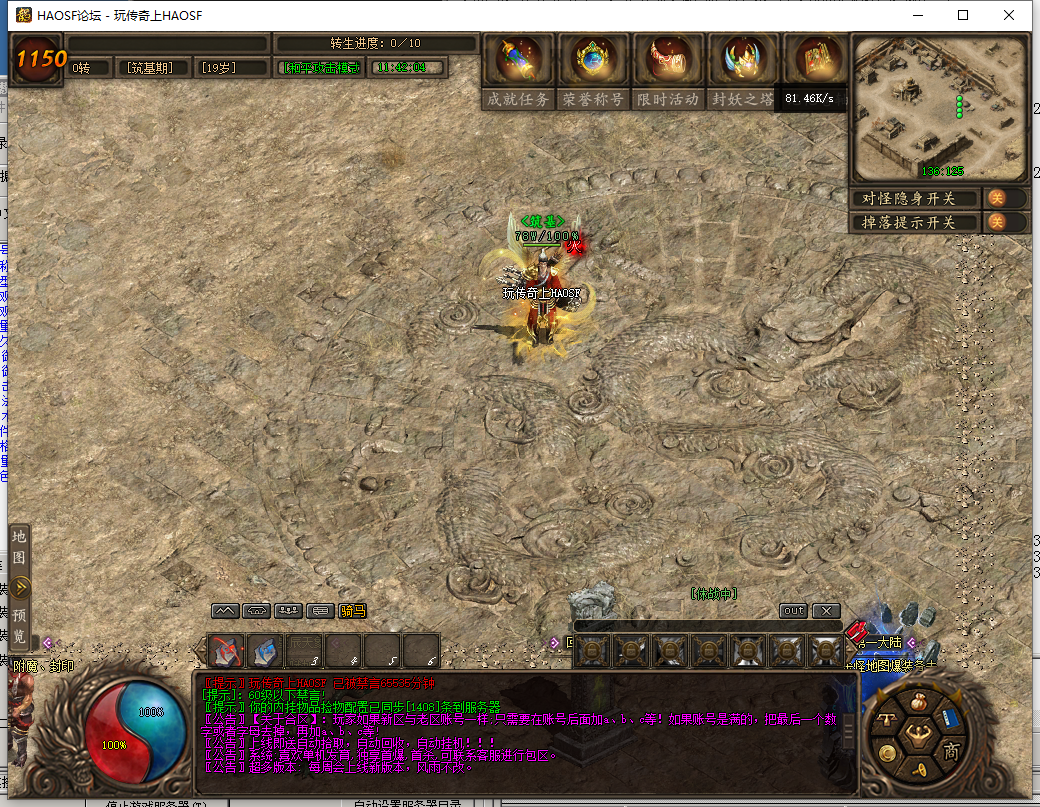The width and height of the screenshot is (1040, 807).
Task: Open the bag pouch icon in the wheel menu
Action: point(917,703)
